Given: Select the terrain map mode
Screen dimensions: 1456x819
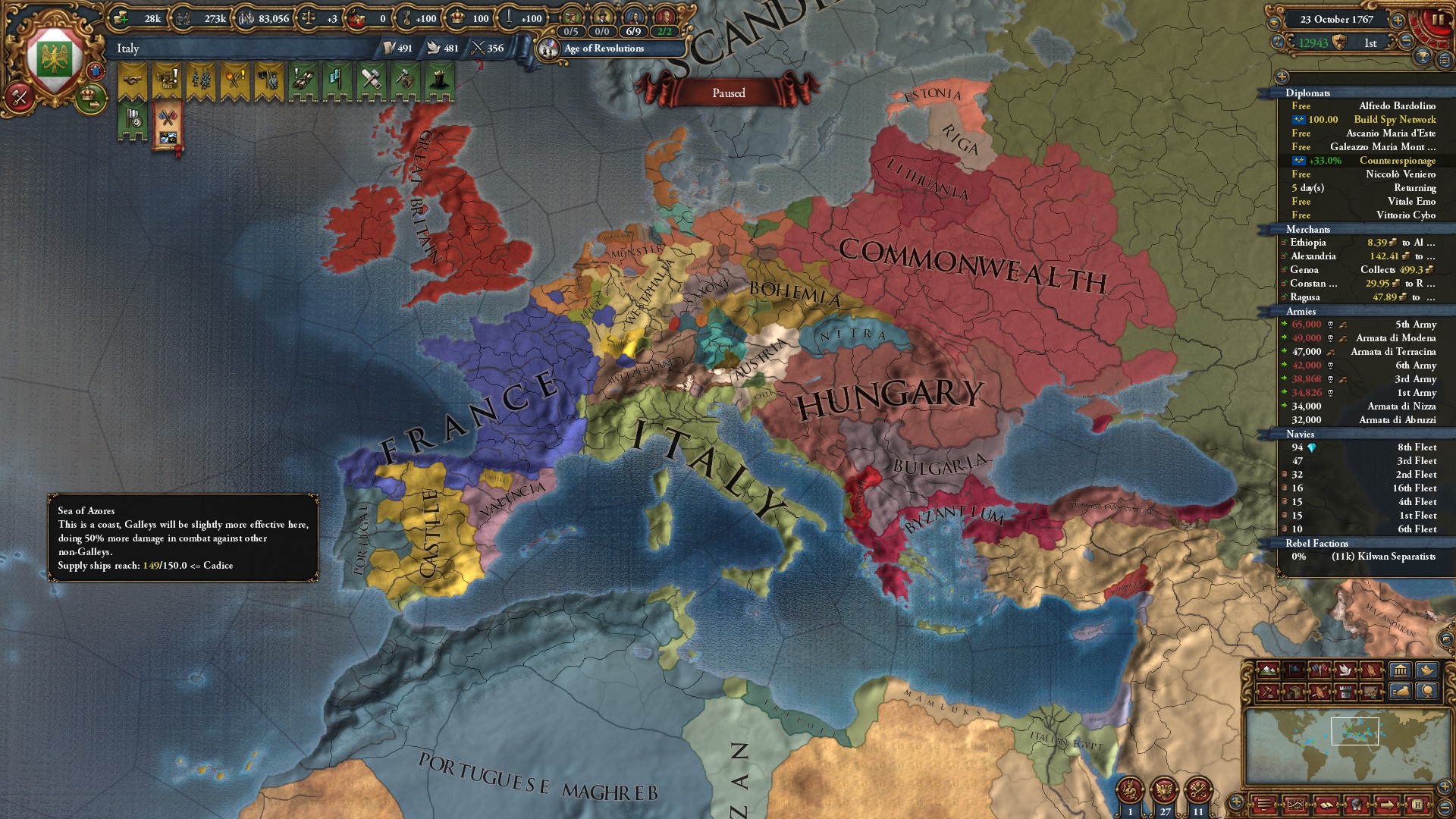Looking at the screenshot, I should 1268,670.
